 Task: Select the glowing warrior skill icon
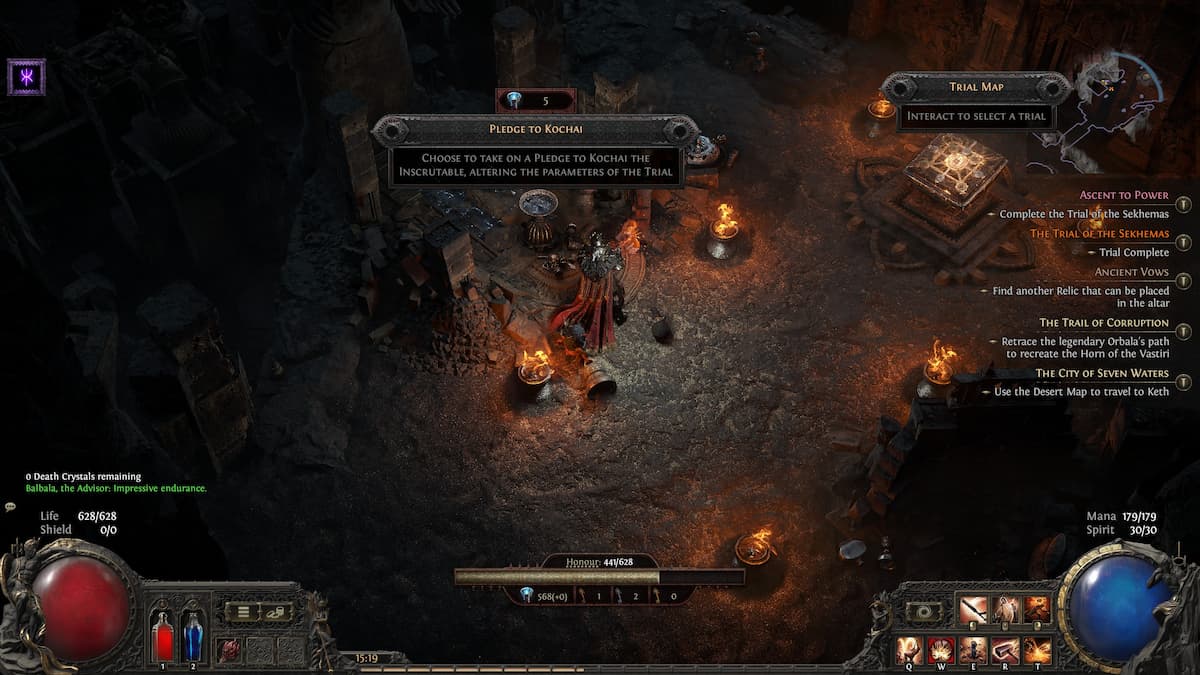(1005, 610)
